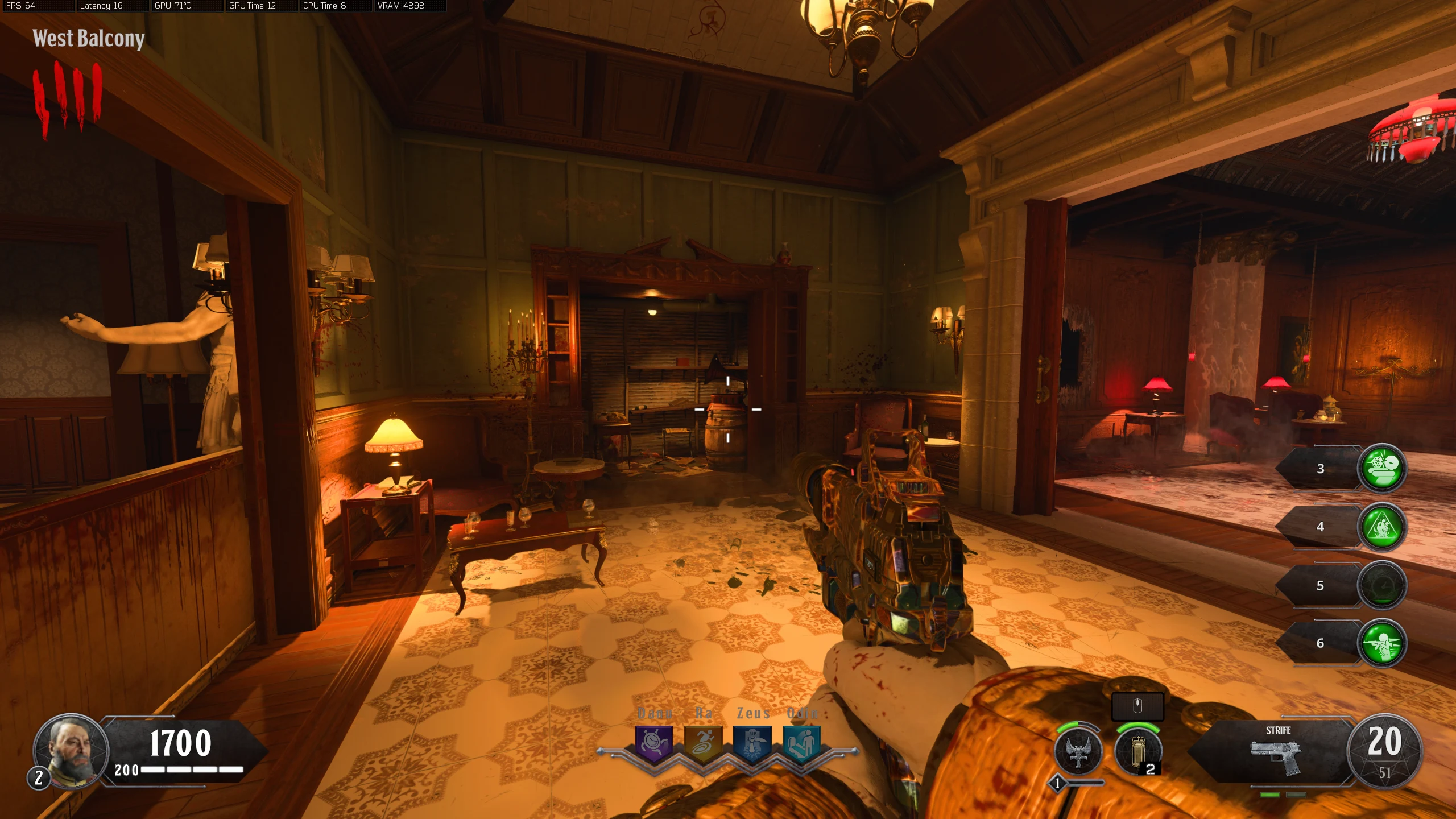Click the cooling-down clock elixir in slot 5

coord(1382,585)
